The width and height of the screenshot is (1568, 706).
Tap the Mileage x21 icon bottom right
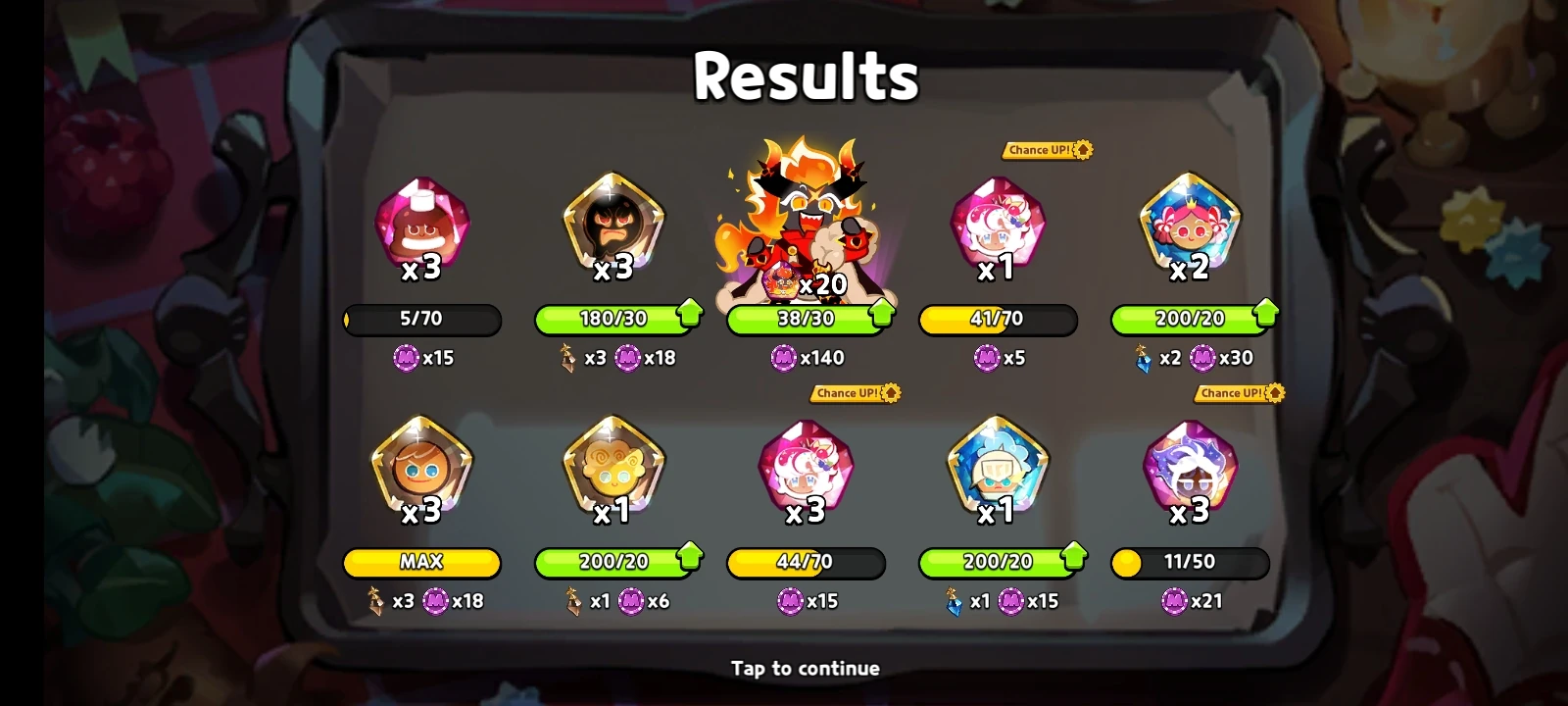coord(1172,601)
